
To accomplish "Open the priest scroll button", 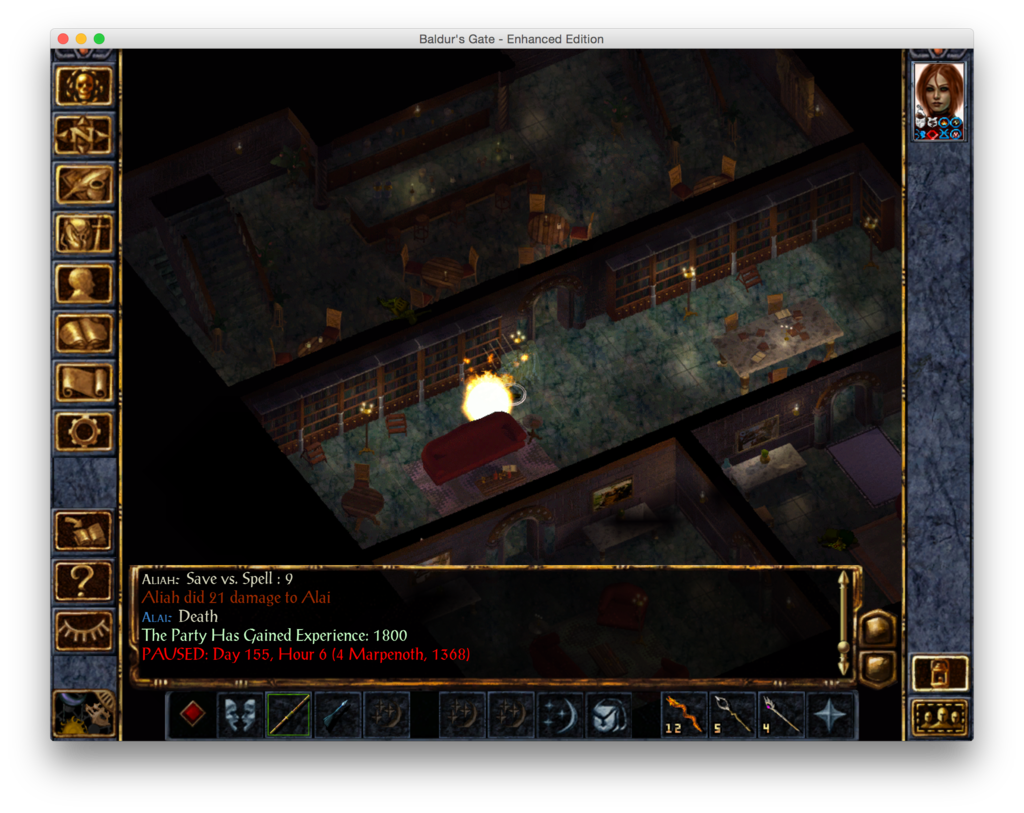I will tap(84, 381).
